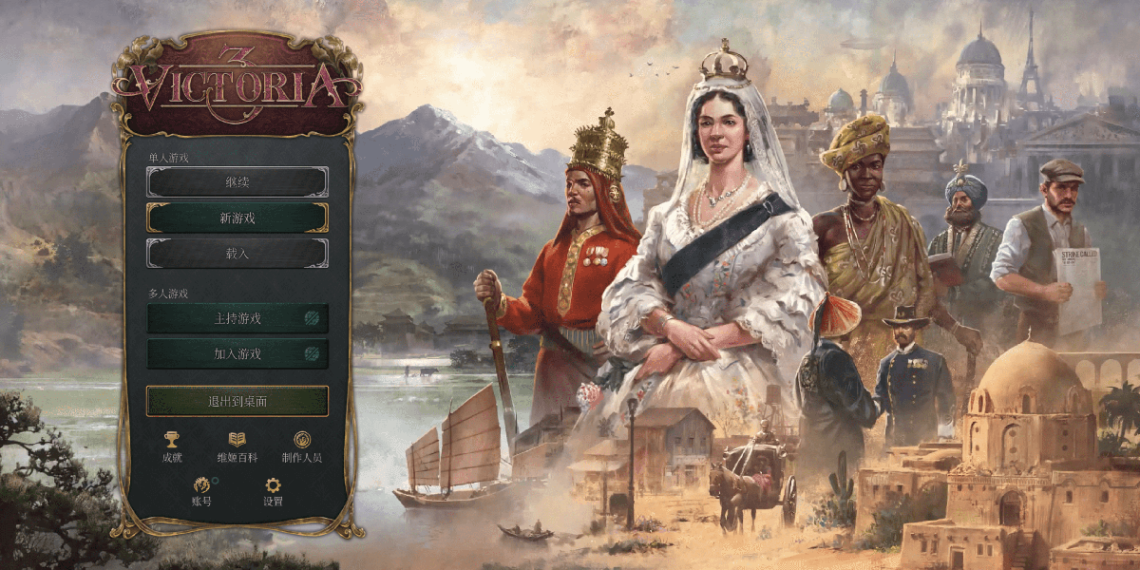Open the load game menu (载入)
Screen dimensions: 1140x570
[x=237, y=253]
